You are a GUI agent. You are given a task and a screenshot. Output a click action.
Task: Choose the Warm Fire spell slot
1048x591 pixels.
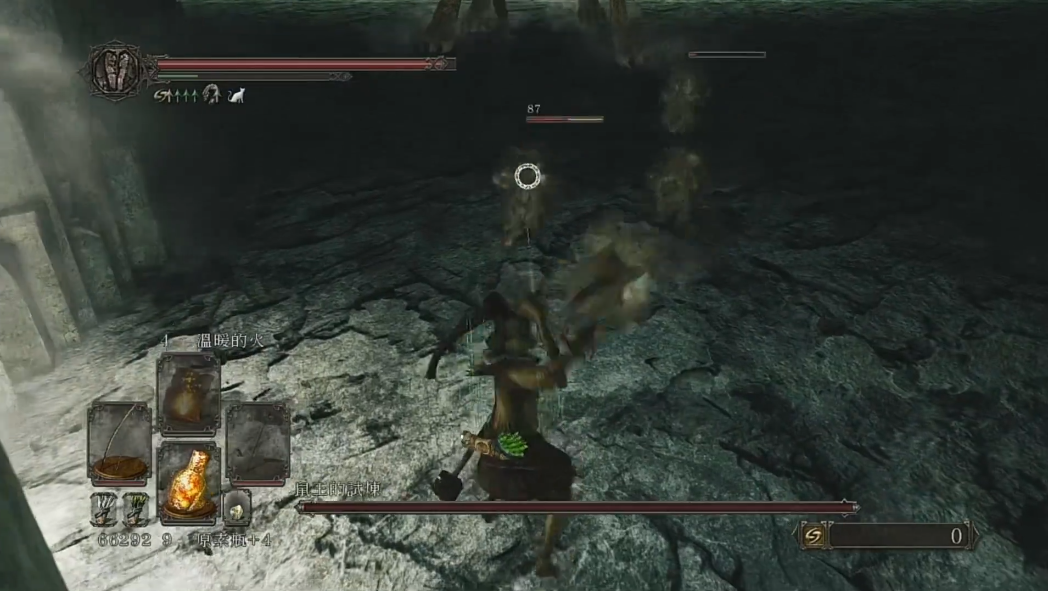click(188, 393)
